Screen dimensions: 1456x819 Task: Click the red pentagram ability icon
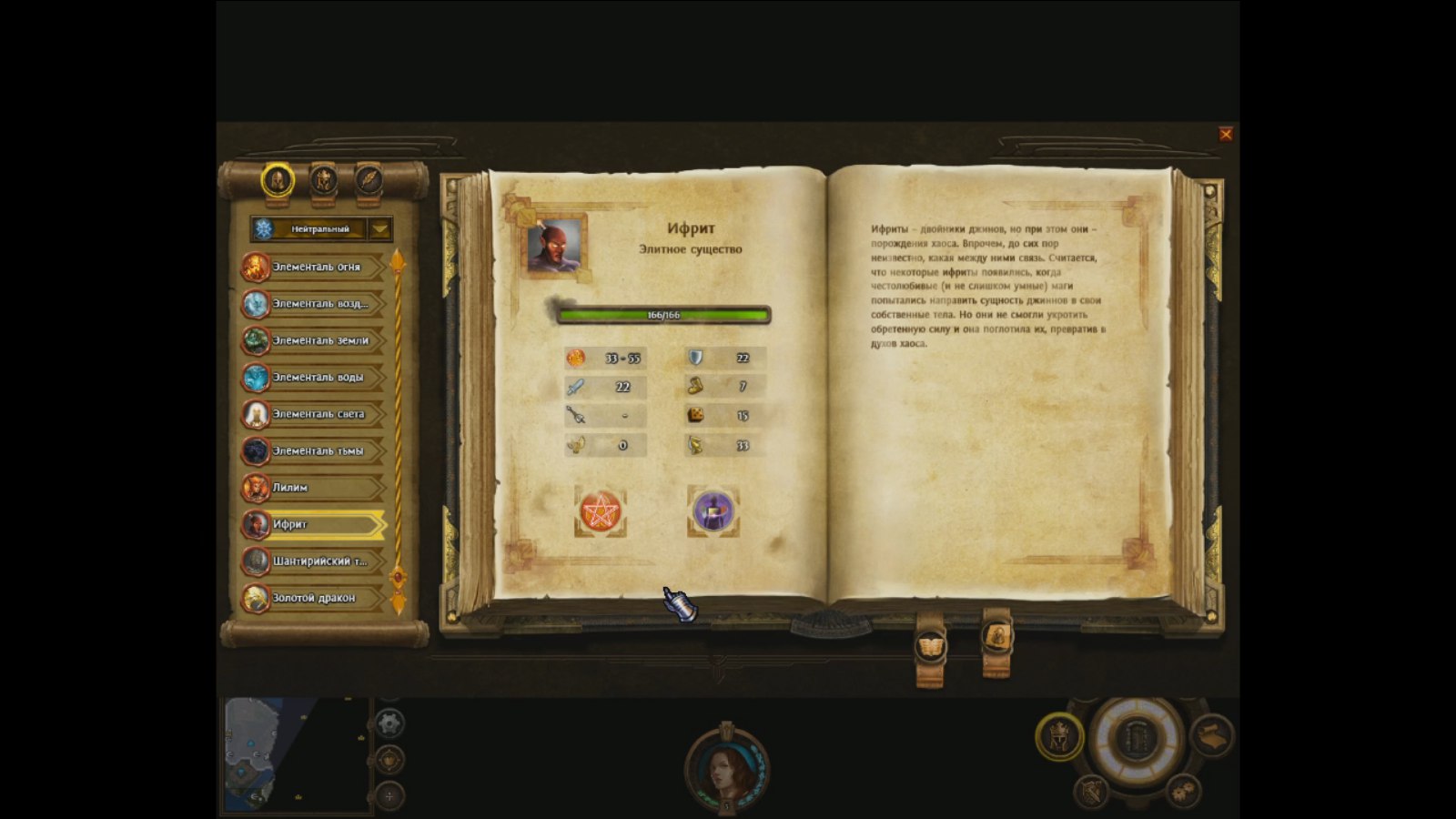click(600, 512)
